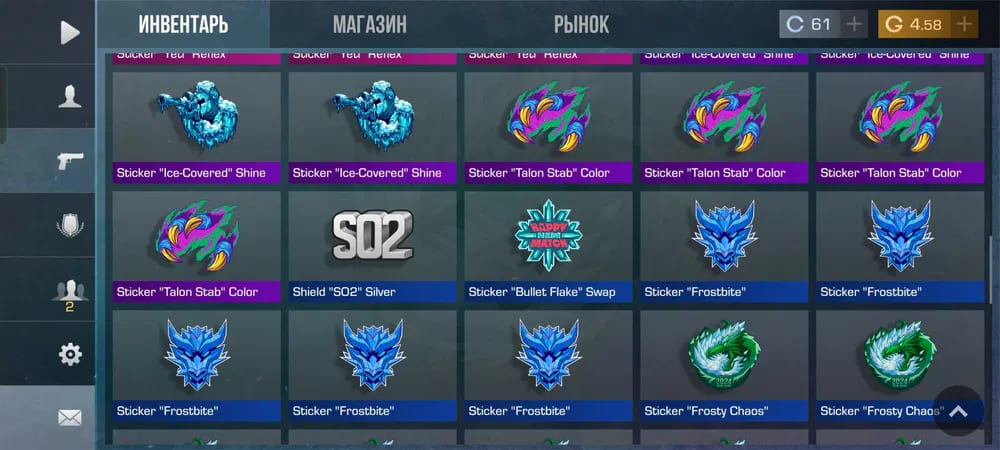The height and width of the screenshot is (450, 1000).
Task: Open the Магазин tab
Action: click(x=369, y=24)
